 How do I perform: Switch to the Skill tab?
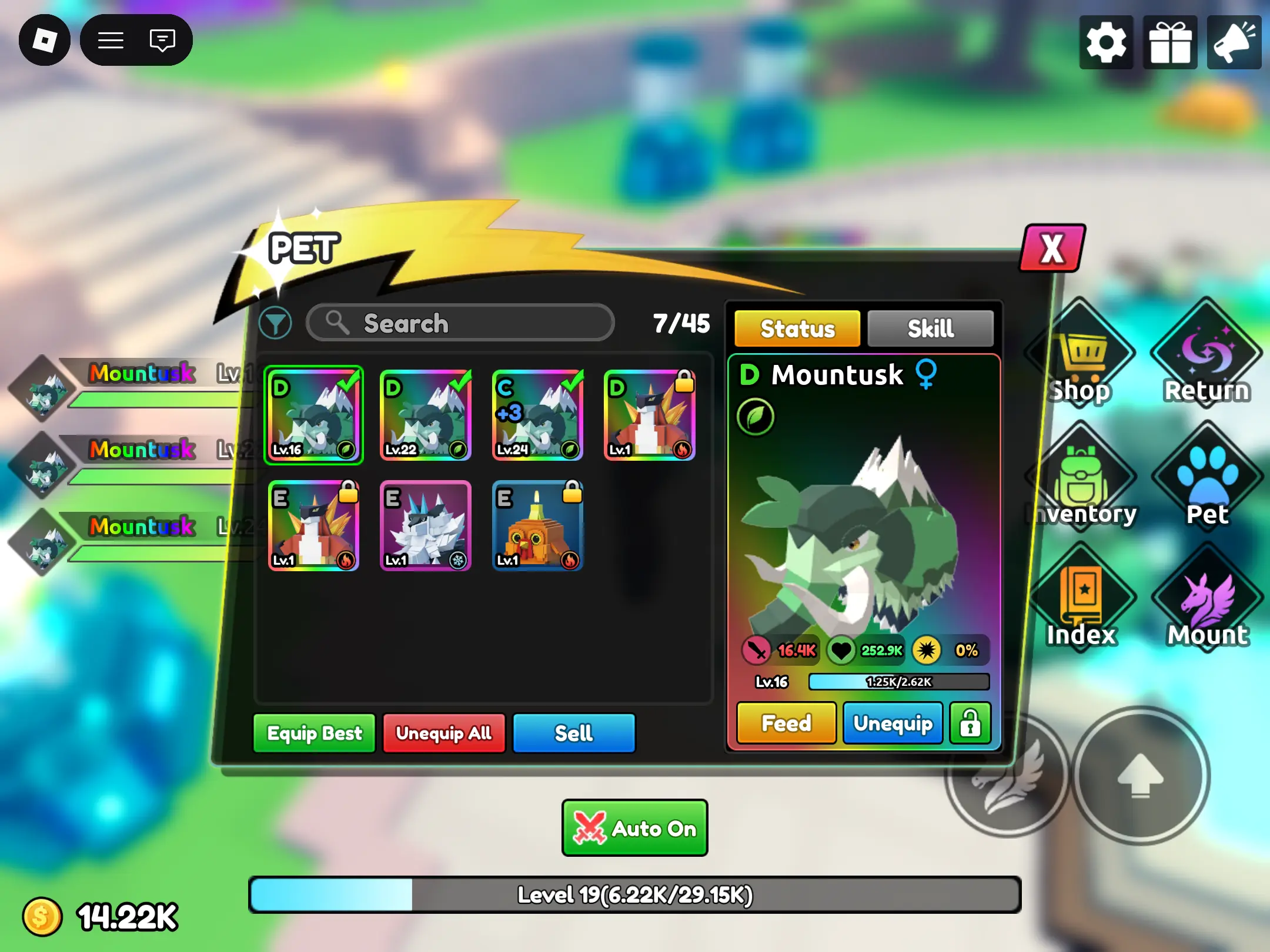click(x=929, y=328)
